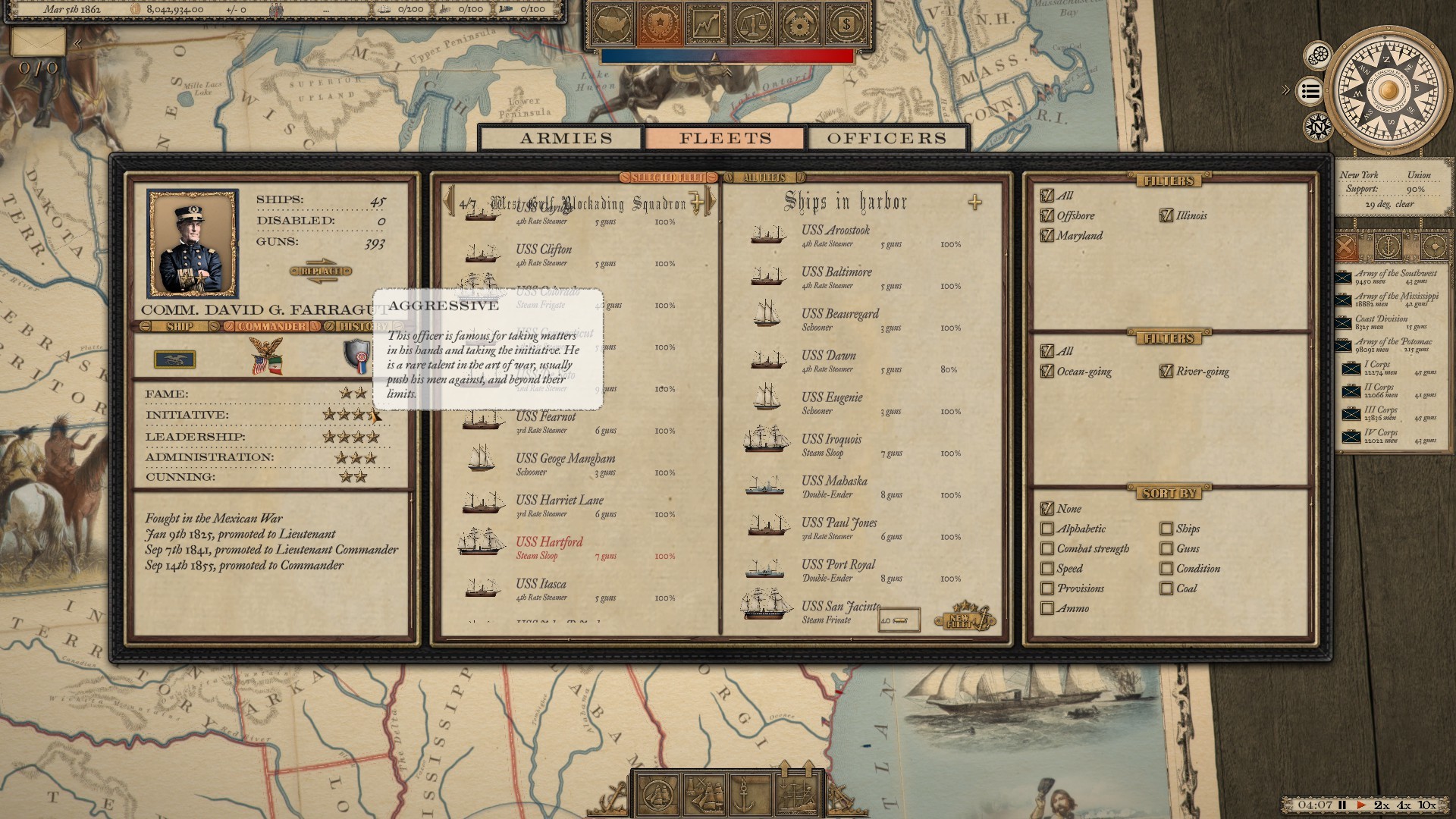Switch to the OFFICERS tab
Screen dimensions: 1456x819
coord(887,138)
